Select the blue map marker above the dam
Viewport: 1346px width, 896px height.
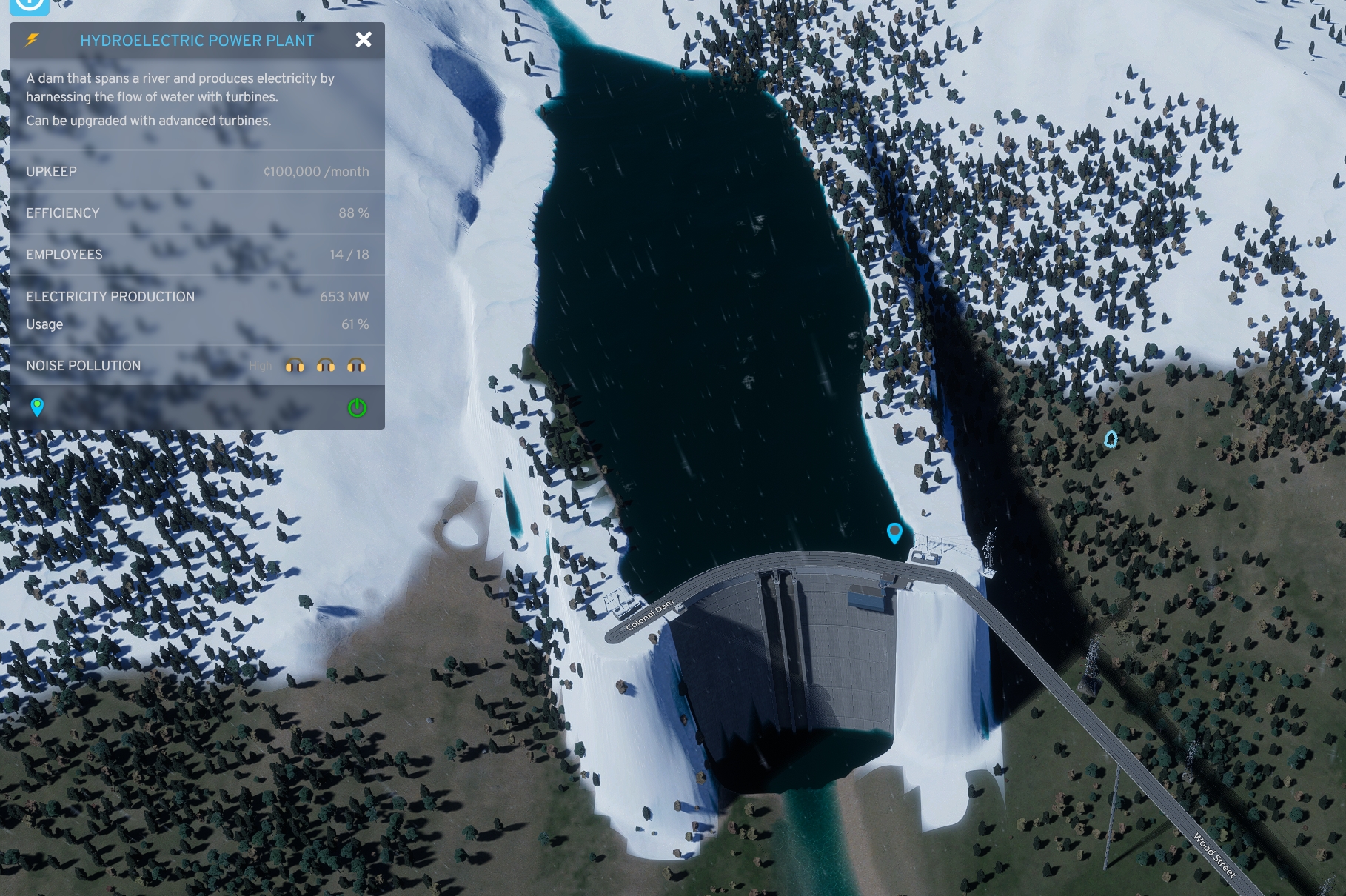click(x=896, y=535)
